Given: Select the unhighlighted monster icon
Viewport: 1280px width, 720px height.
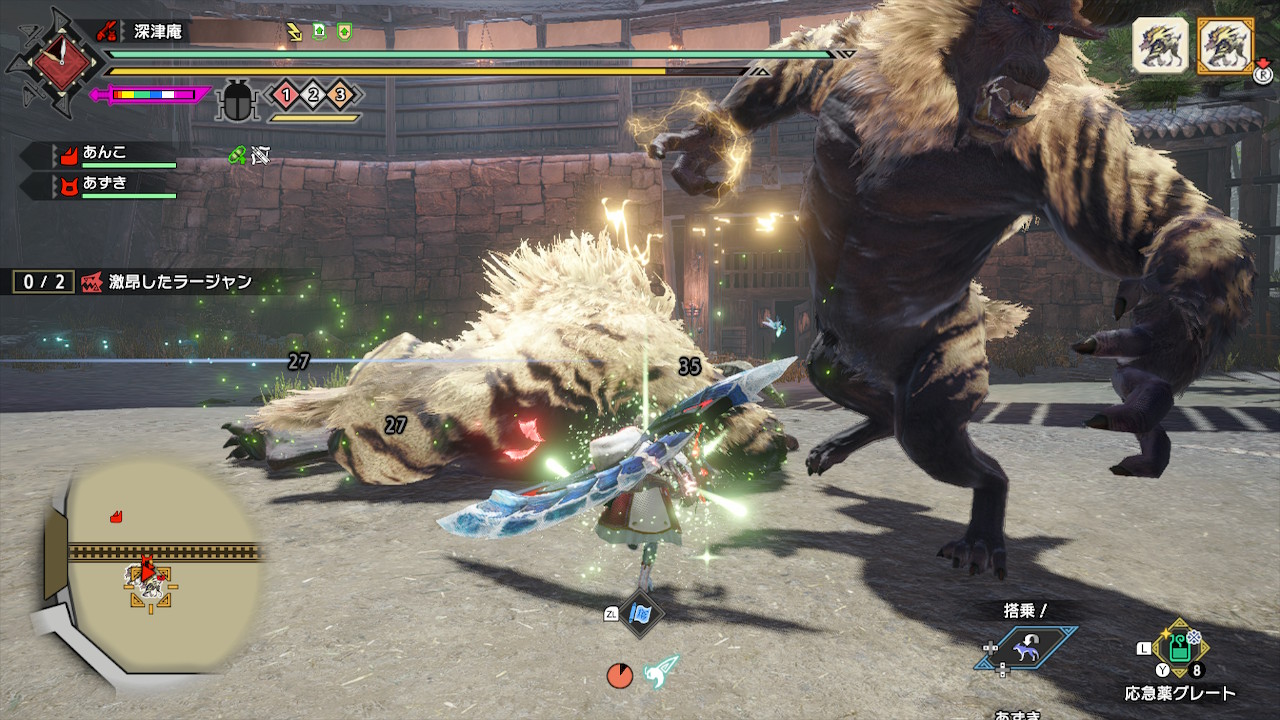Looking at the screenshot, I should click(x=1160, y=46).
